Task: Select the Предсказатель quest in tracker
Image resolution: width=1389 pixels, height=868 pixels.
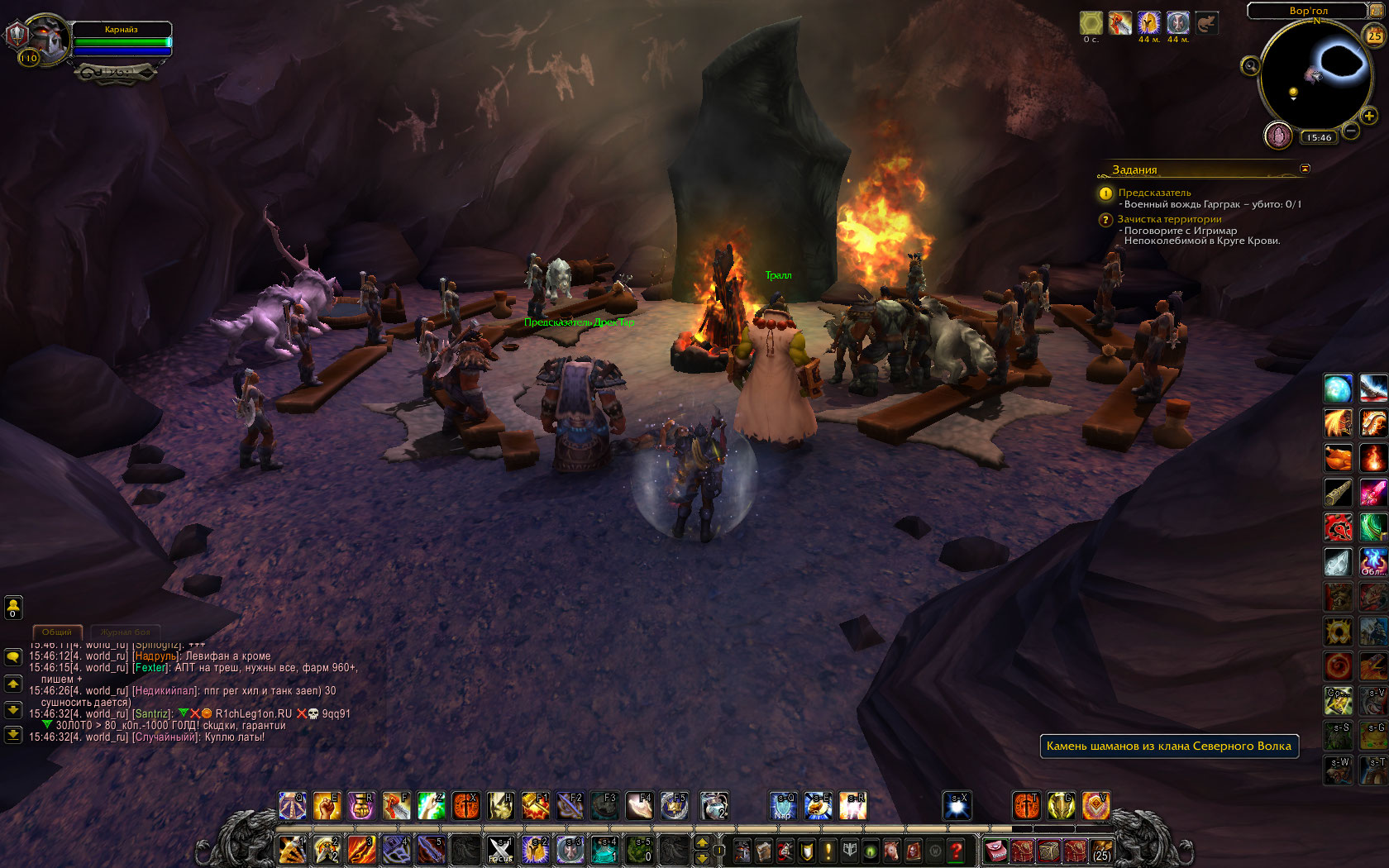Action: point(1154,193)
